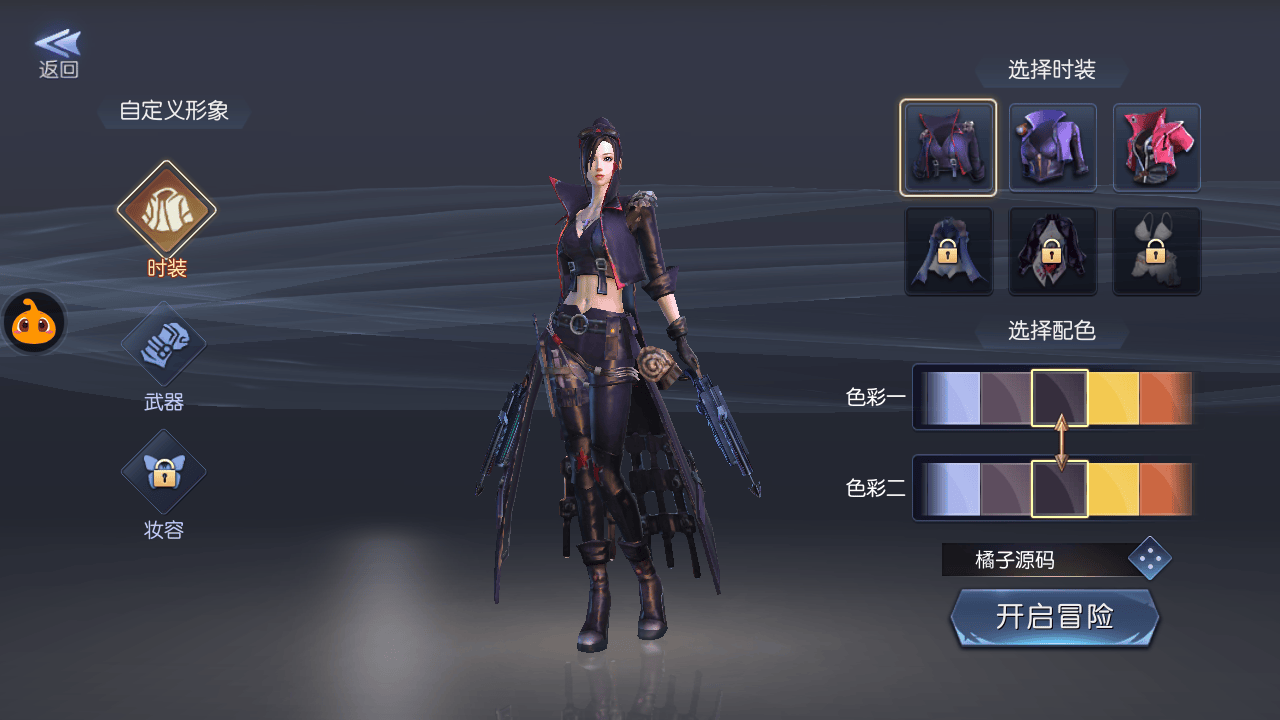This screenshot has height=720, width=1280.
Task: Go back with the 返回 arrow button
Action: point(58,52)
